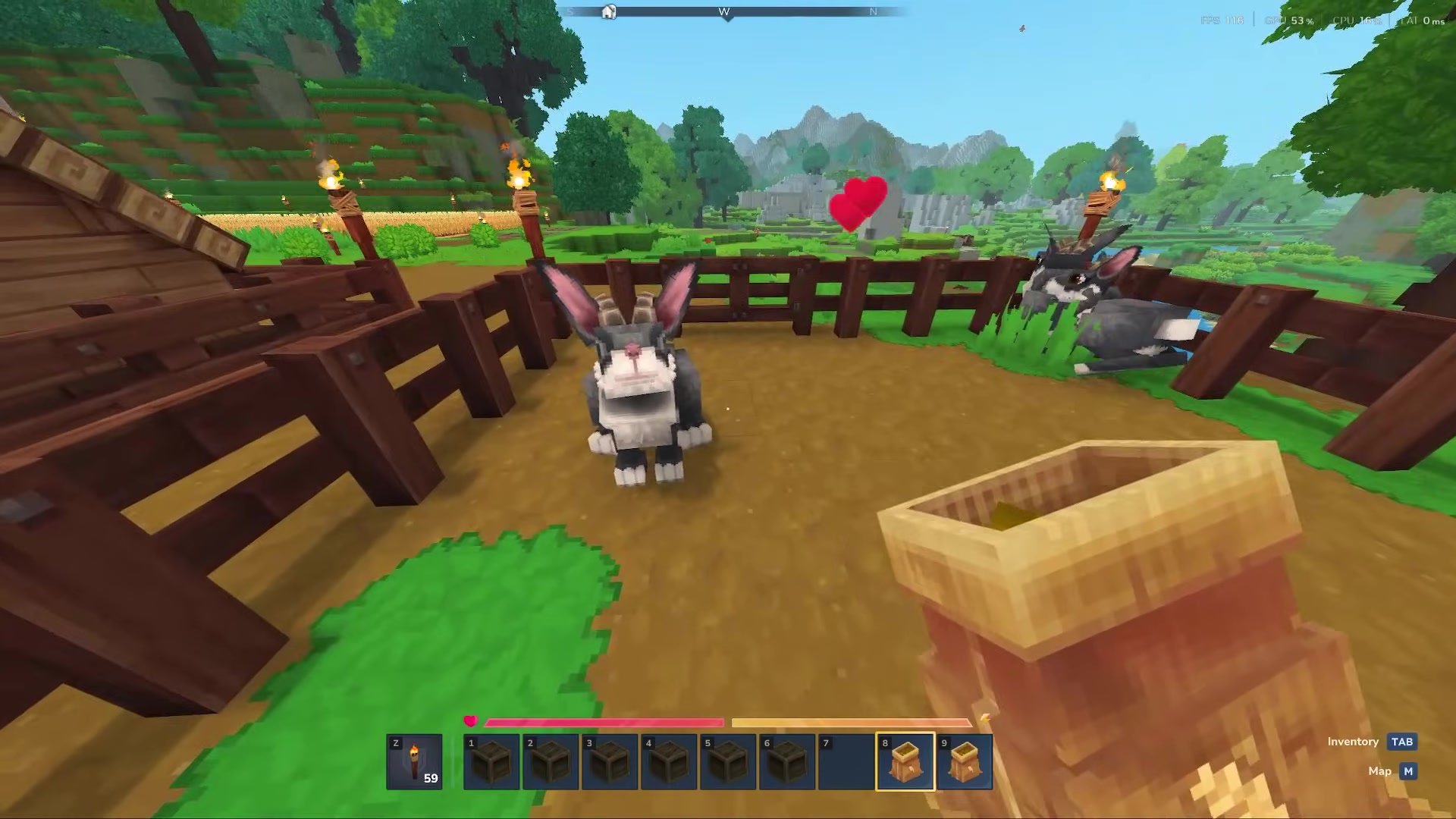
Task: Select the wooden crate in hotbar slot 5
Action: 727,761
